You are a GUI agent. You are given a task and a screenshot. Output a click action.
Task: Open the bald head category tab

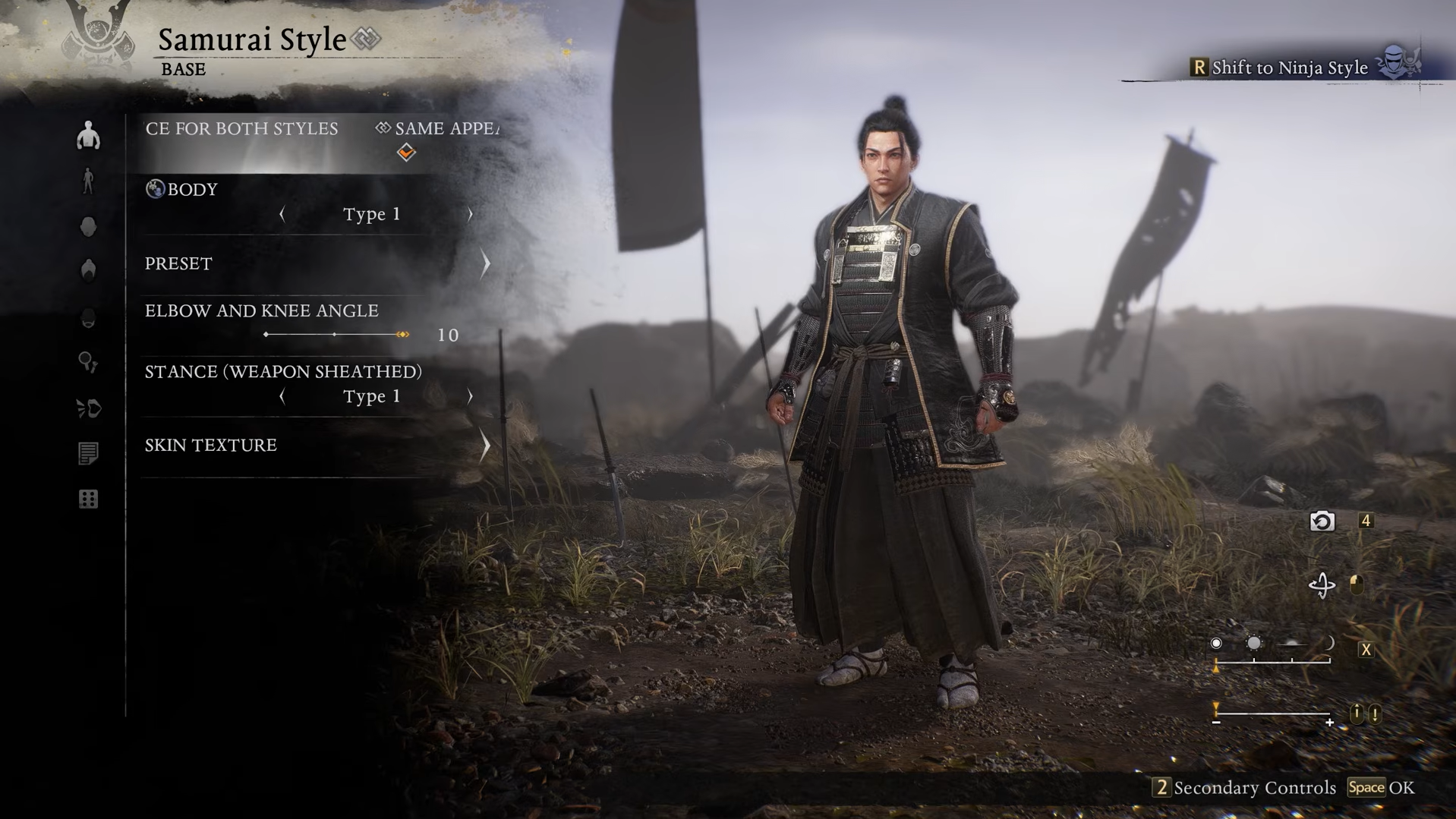pyautogui.click(x=88, y=227)
